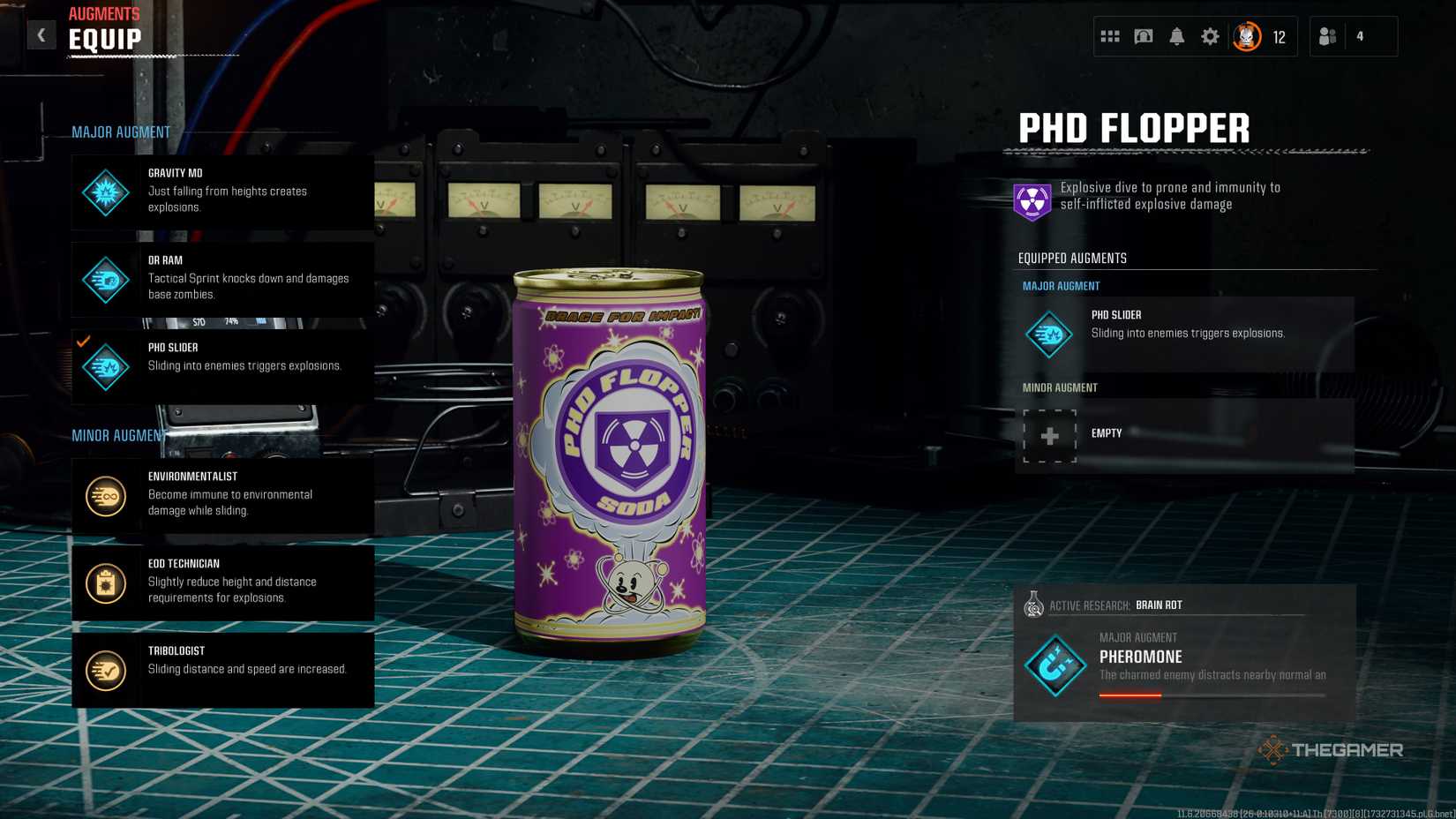The width and height of the screenshot is (1456, 819).
Task: Click the voice chat headset icon
Action: point(1143,36)
